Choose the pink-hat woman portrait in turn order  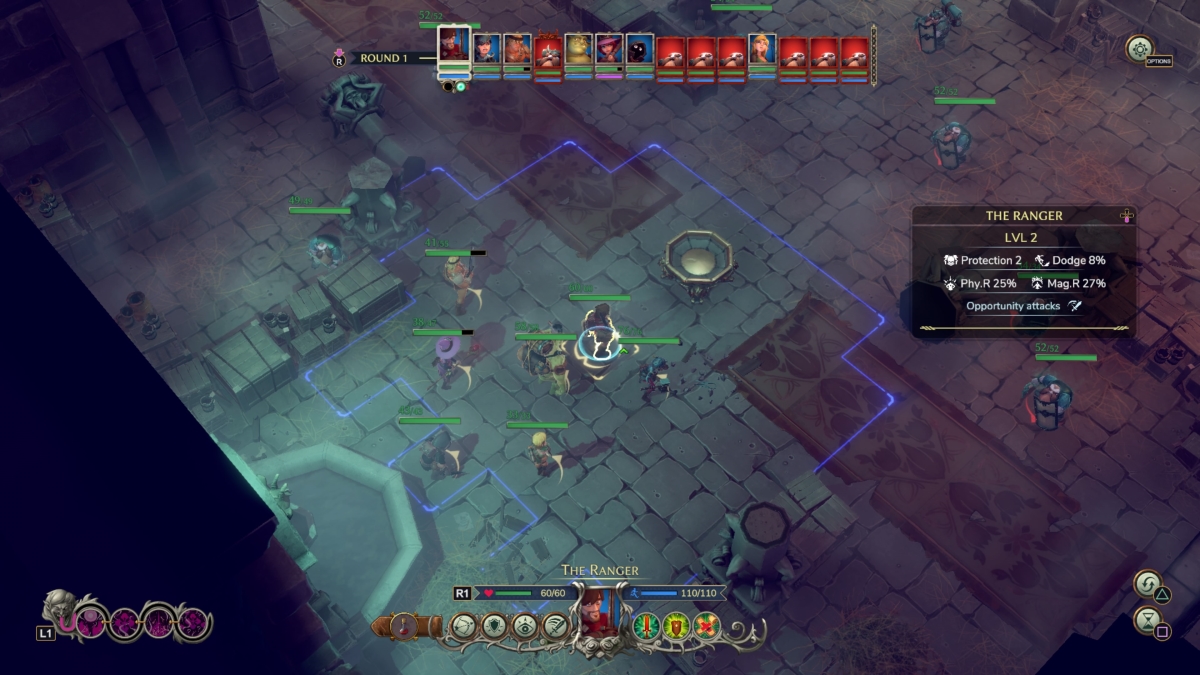click(x=609, y=49)
